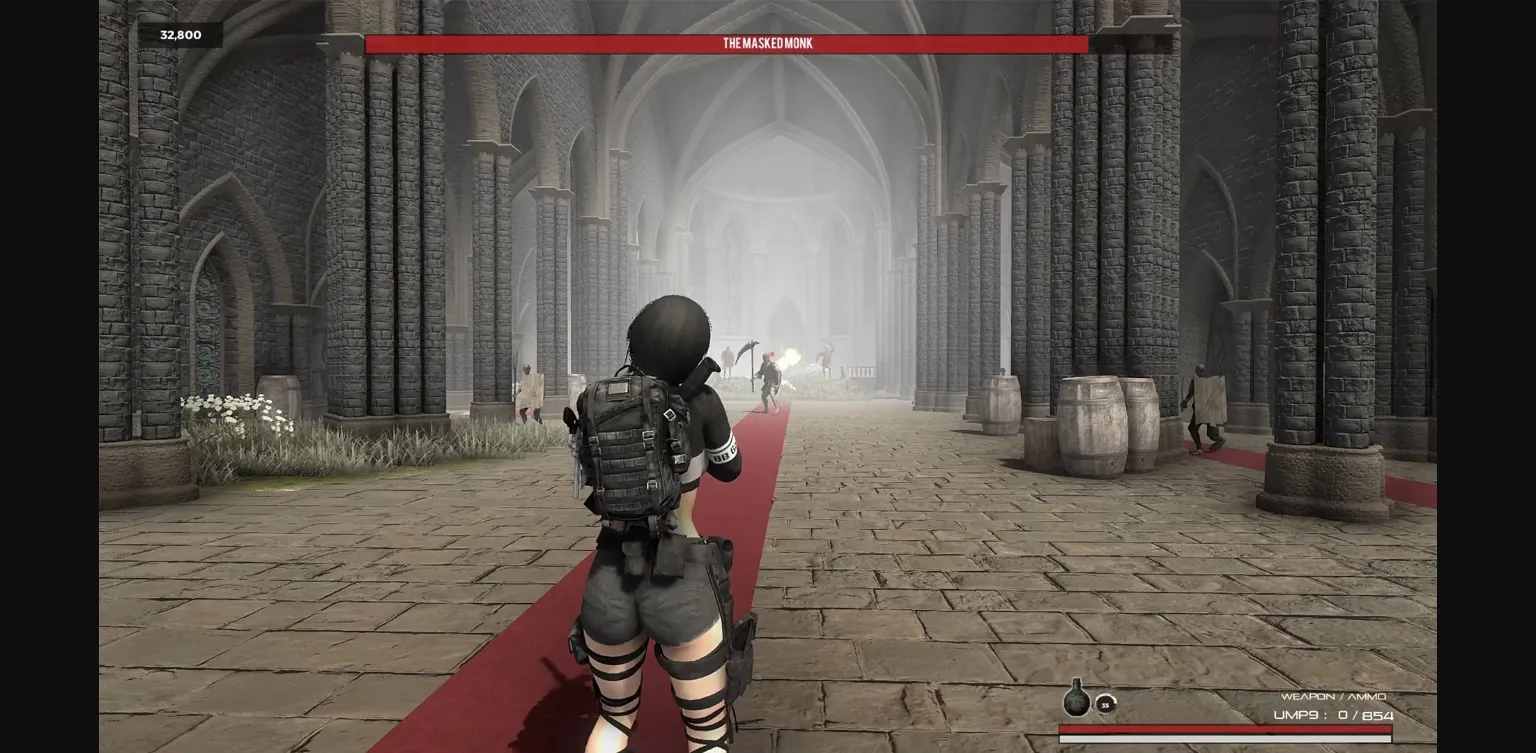Select the grenade counter icon showing 35

[1105, 705]
